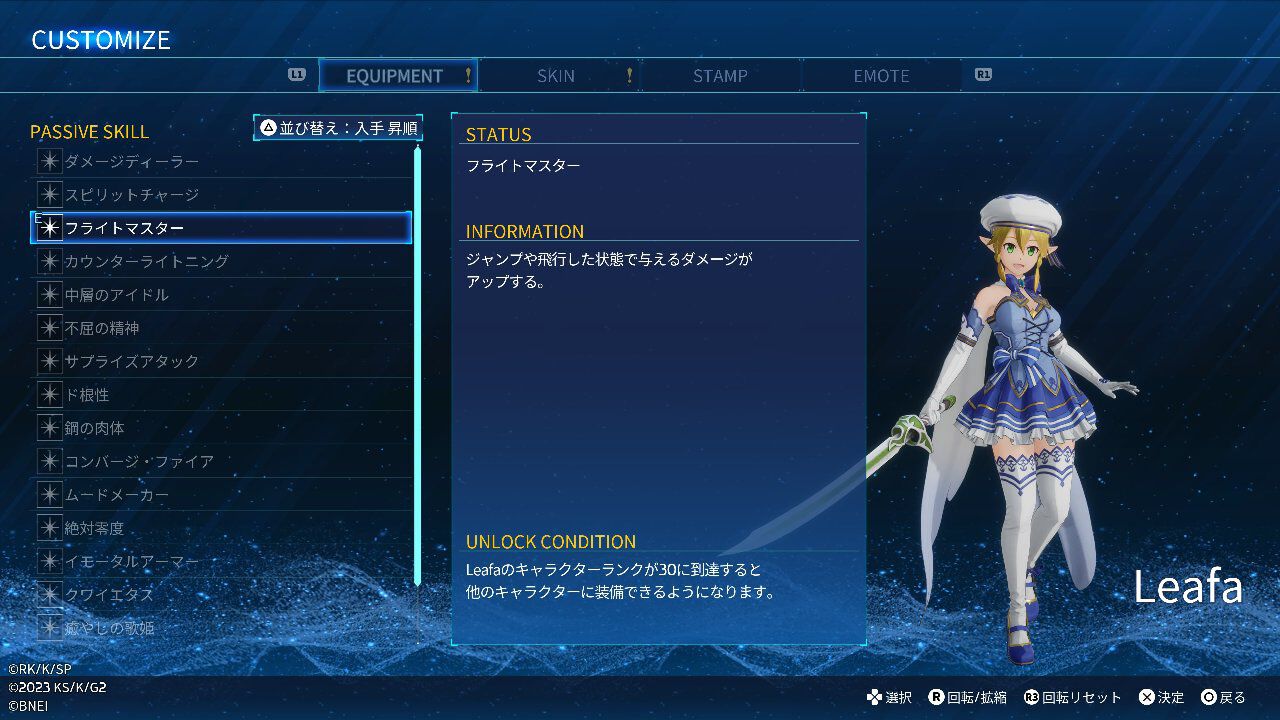Choose the 不屈の精神 passive skill
This screenshot has height=720, width=1280.
click(221, 328)
